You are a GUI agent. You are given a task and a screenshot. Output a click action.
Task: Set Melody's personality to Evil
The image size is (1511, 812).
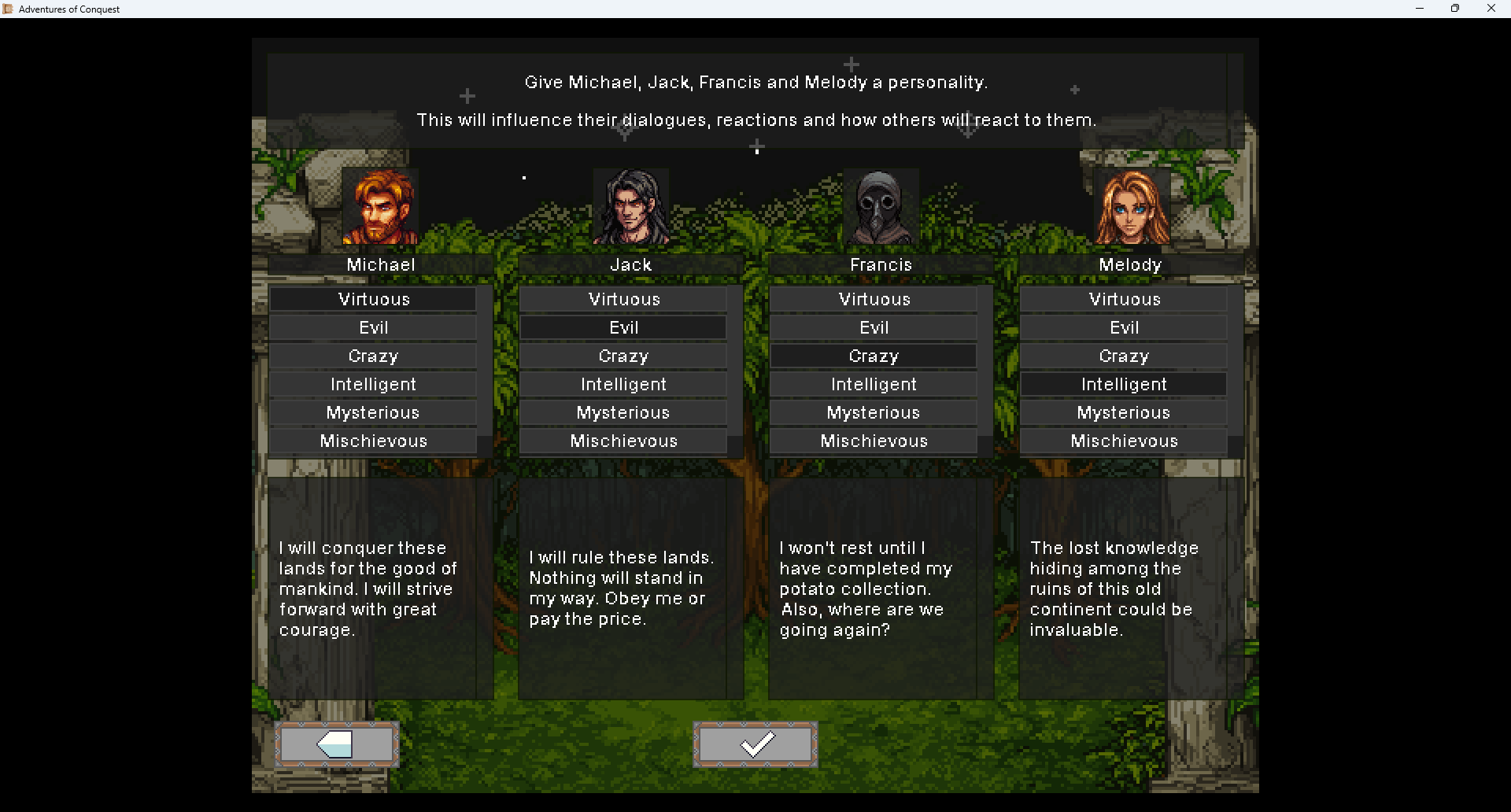point(1124,327)
